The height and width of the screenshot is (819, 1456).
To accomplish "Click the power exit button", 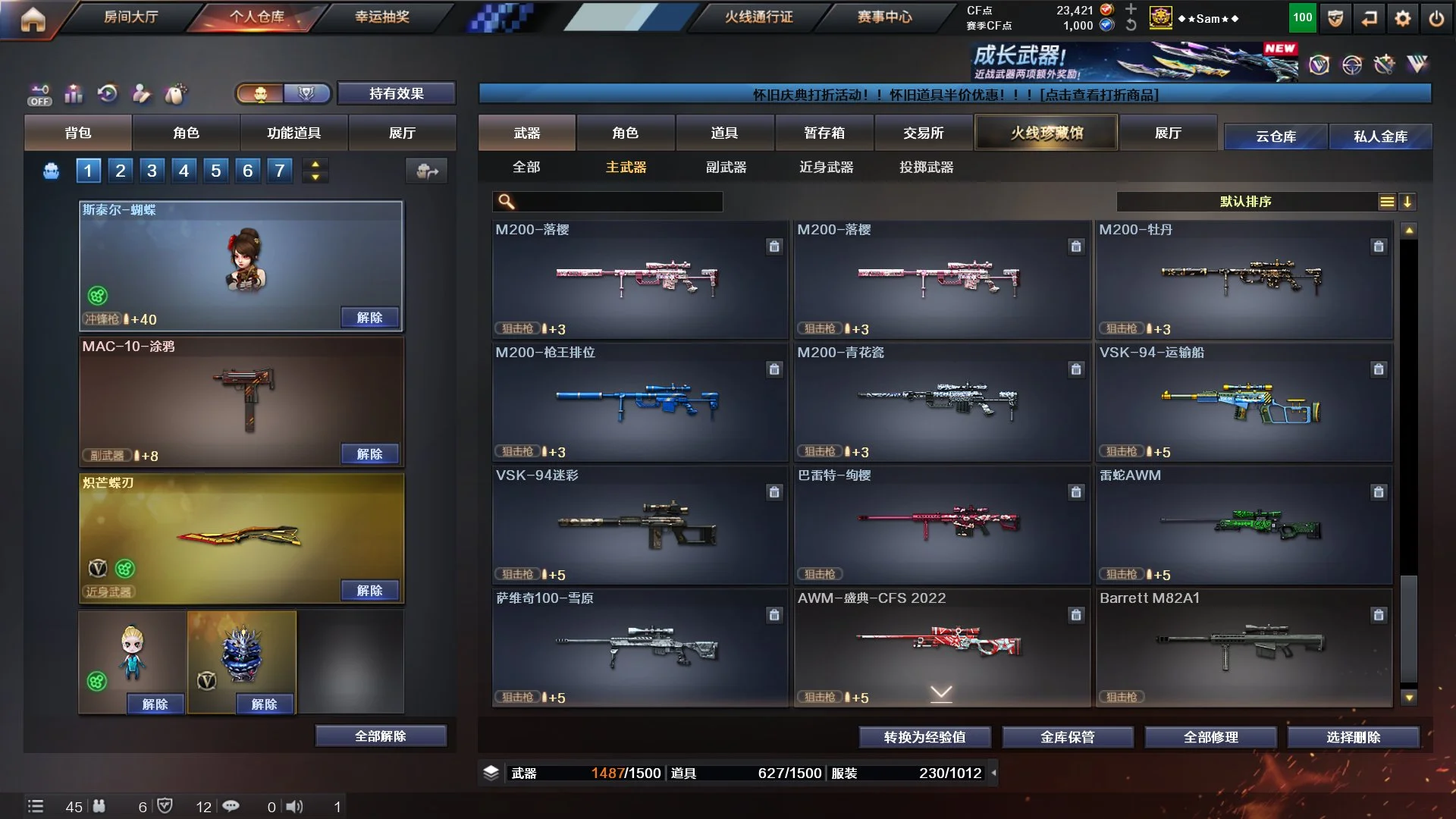I will [1436, 18].
